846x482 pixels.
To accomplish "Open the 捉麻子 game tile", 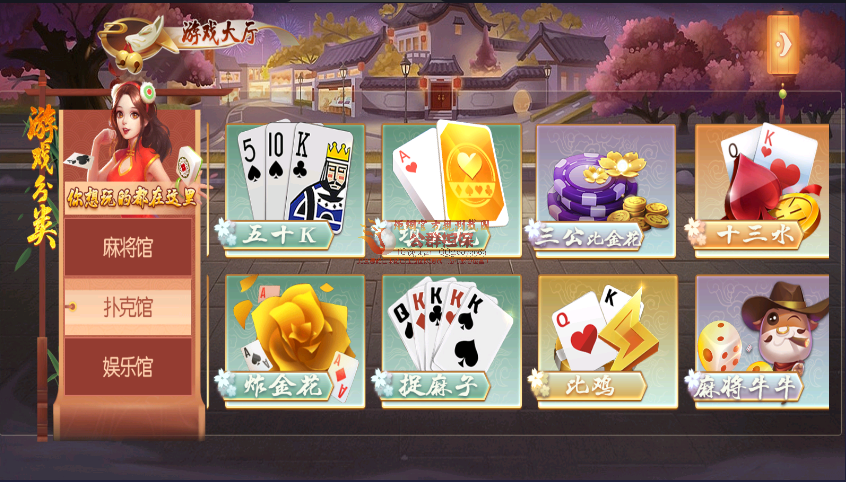I will (452, 340).
